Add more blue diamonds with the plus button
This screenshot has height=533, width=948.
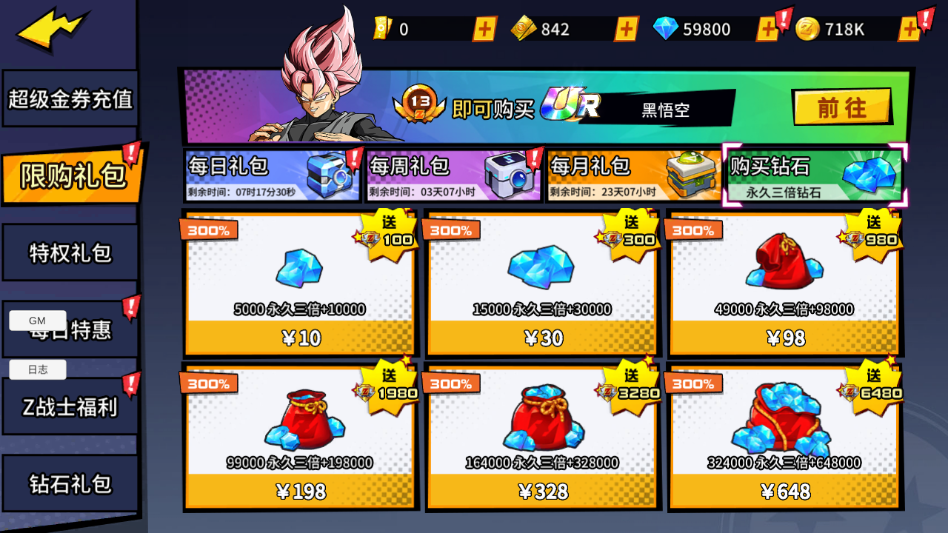click(x=768, y=29)
